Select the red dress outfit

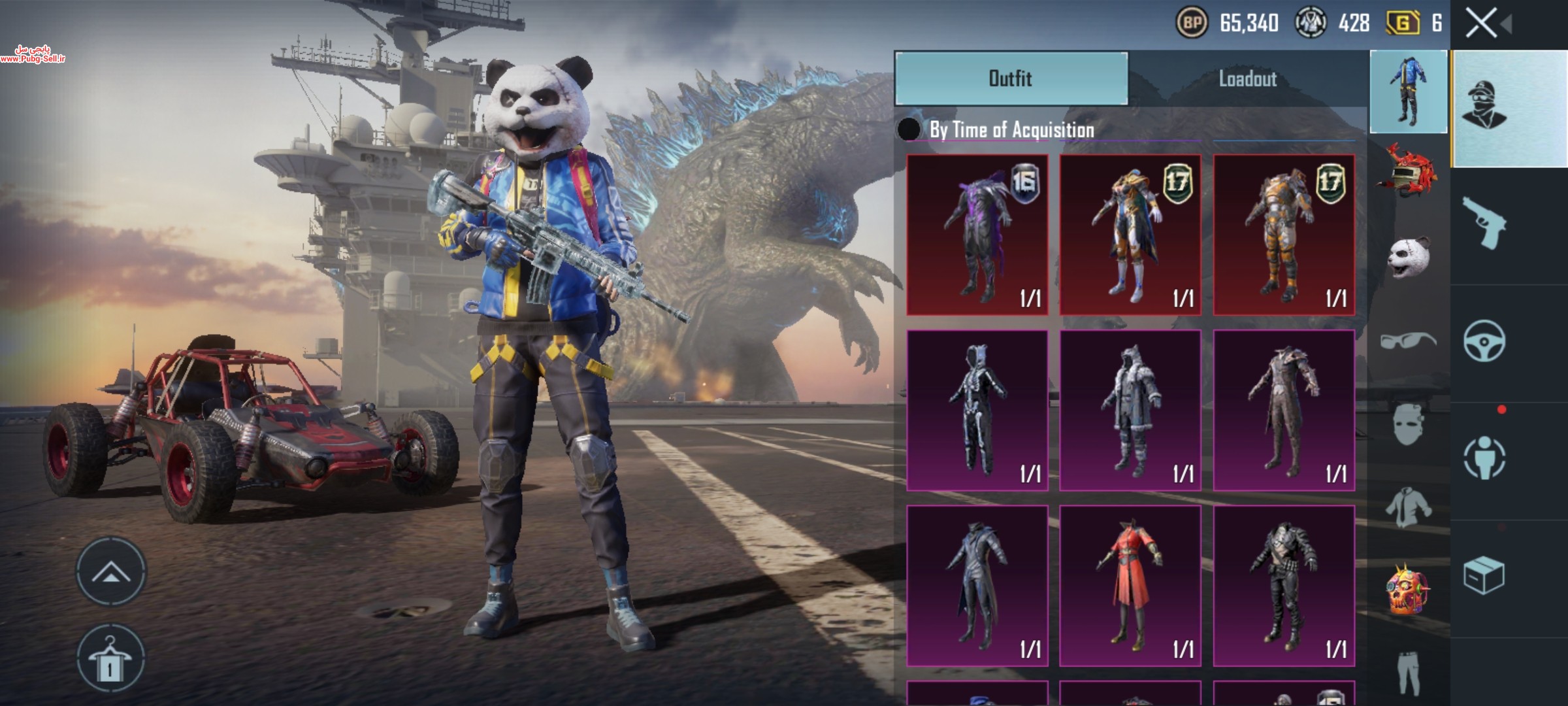(1130, 586)
